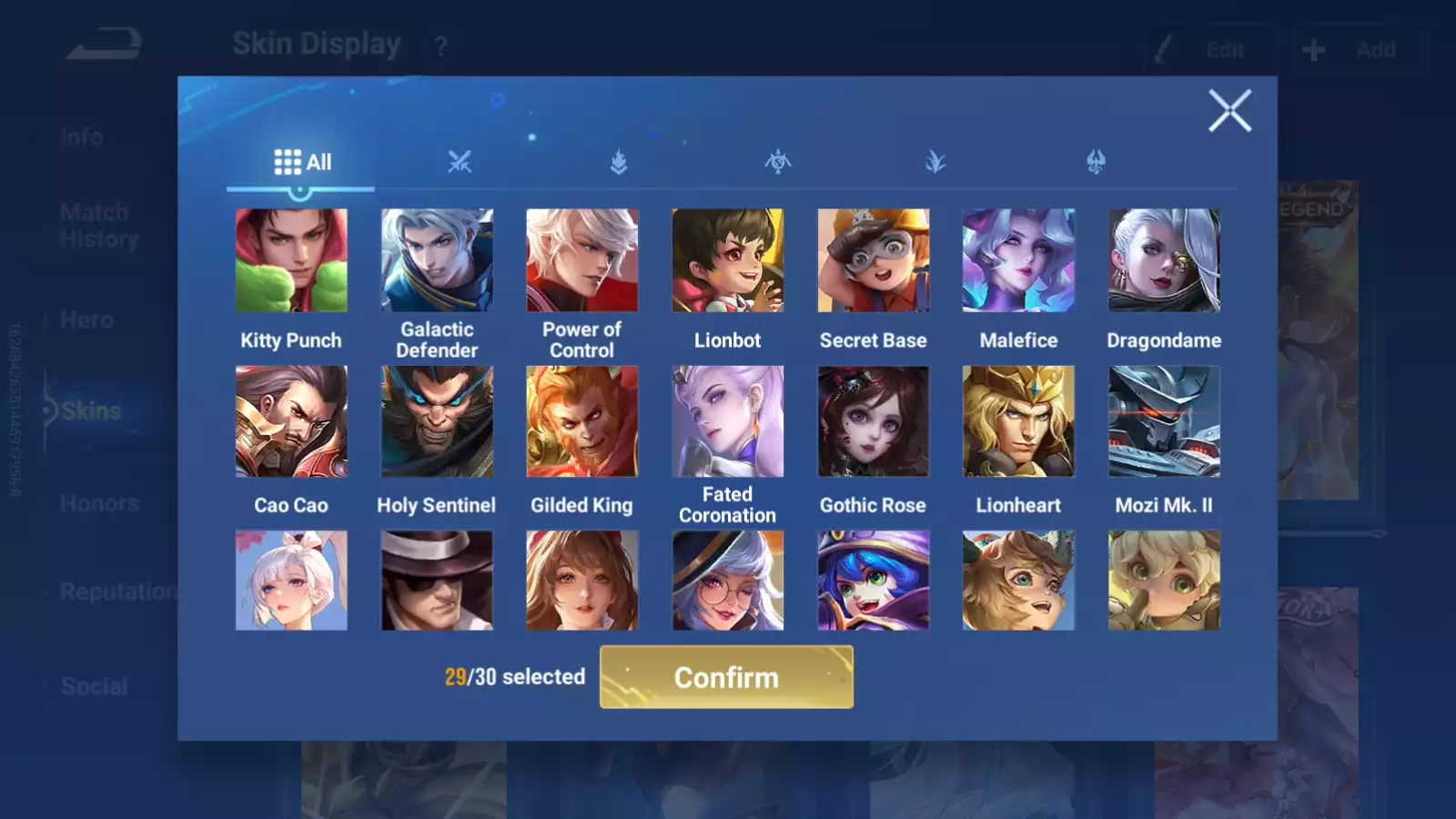Select the Gothic Rose skin thumbnail
Image resolution: width=1456 pixels, height=819 pixels.
[x=873, y=420]
